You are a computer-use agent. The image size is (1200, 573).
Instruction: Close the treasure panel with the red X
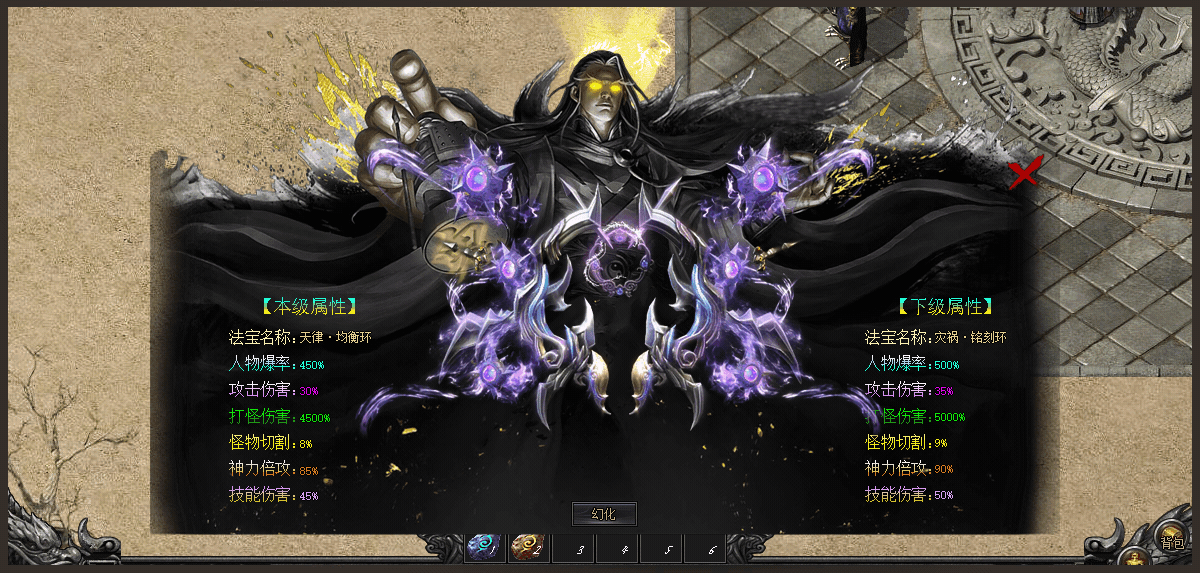(x=1024, y=174)
